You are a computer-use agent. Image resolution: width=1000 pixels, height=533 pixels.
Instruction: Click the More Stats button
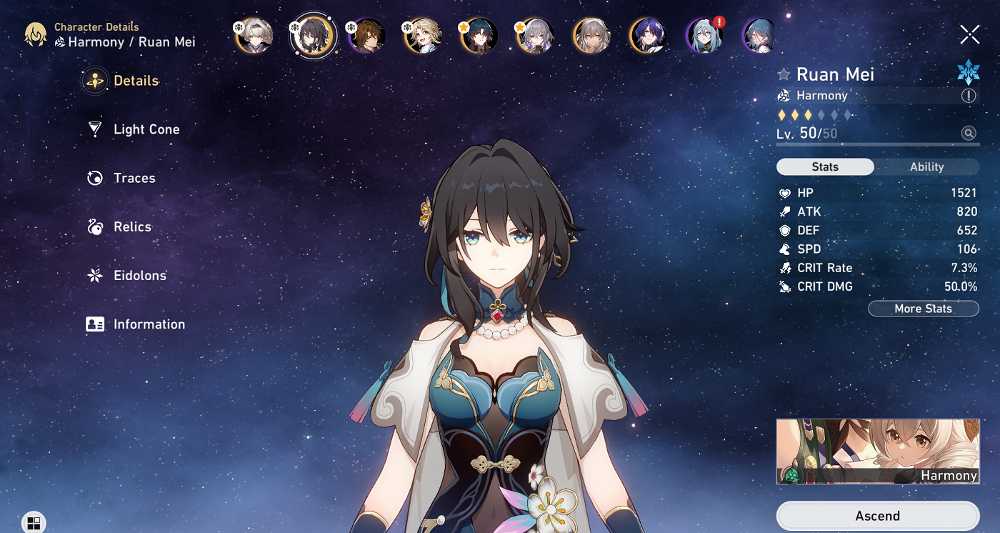(922, 309)
